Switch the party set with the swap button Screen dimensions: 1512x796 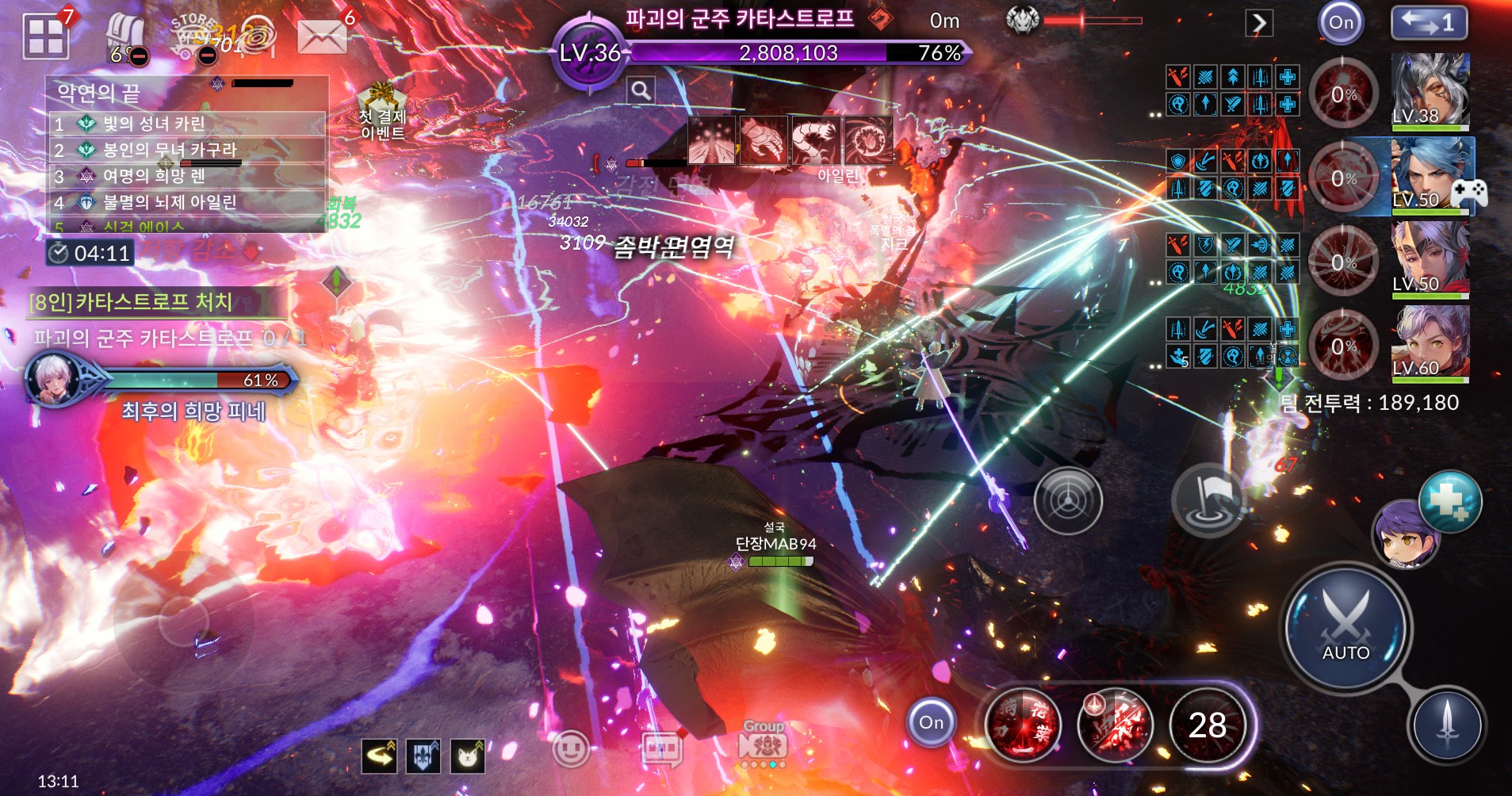click(1429, 22)
